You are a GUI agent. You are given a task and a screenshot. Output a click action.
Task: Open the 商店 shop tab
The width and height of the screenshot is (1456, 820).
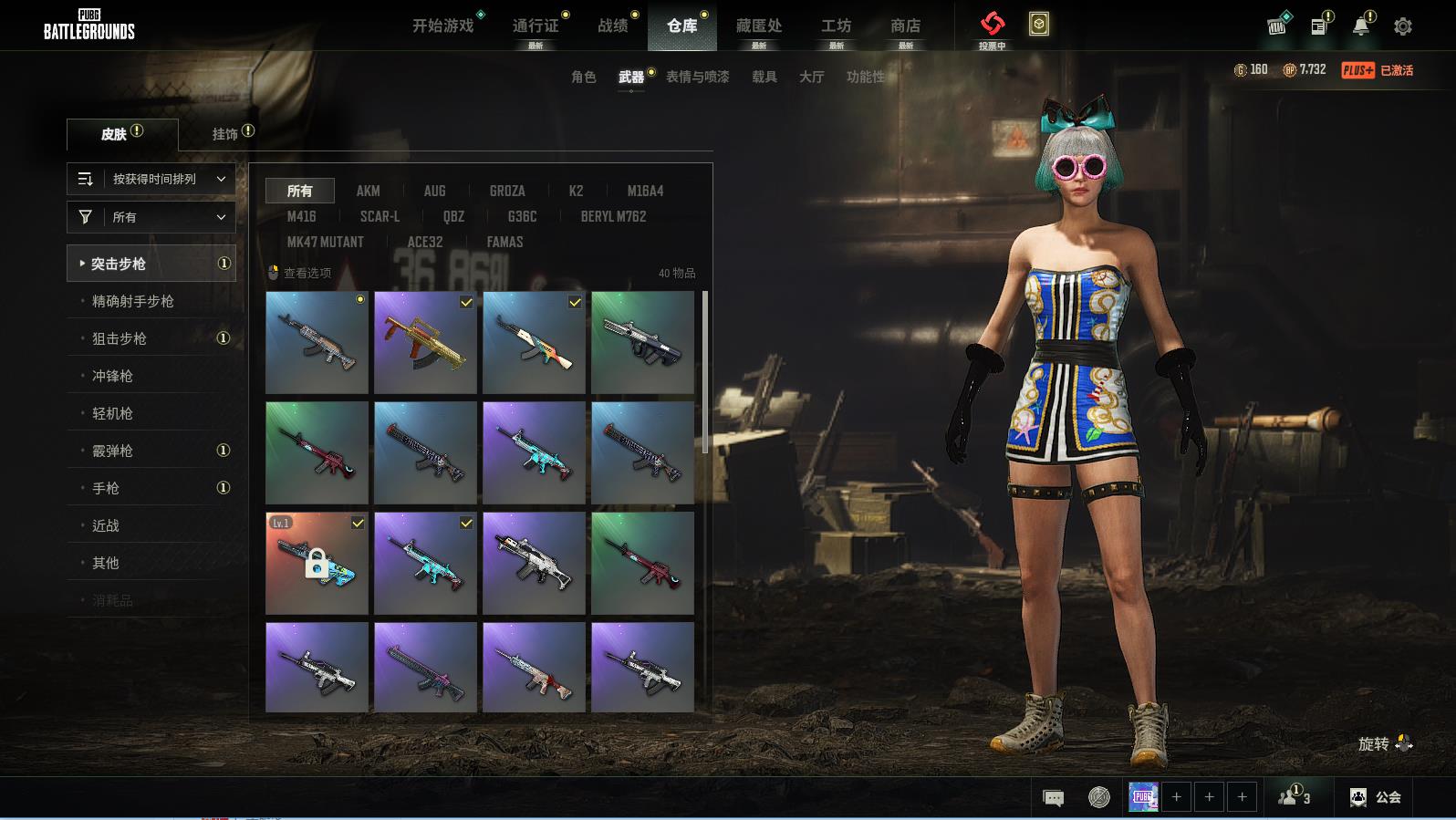[x=905, y=26]
